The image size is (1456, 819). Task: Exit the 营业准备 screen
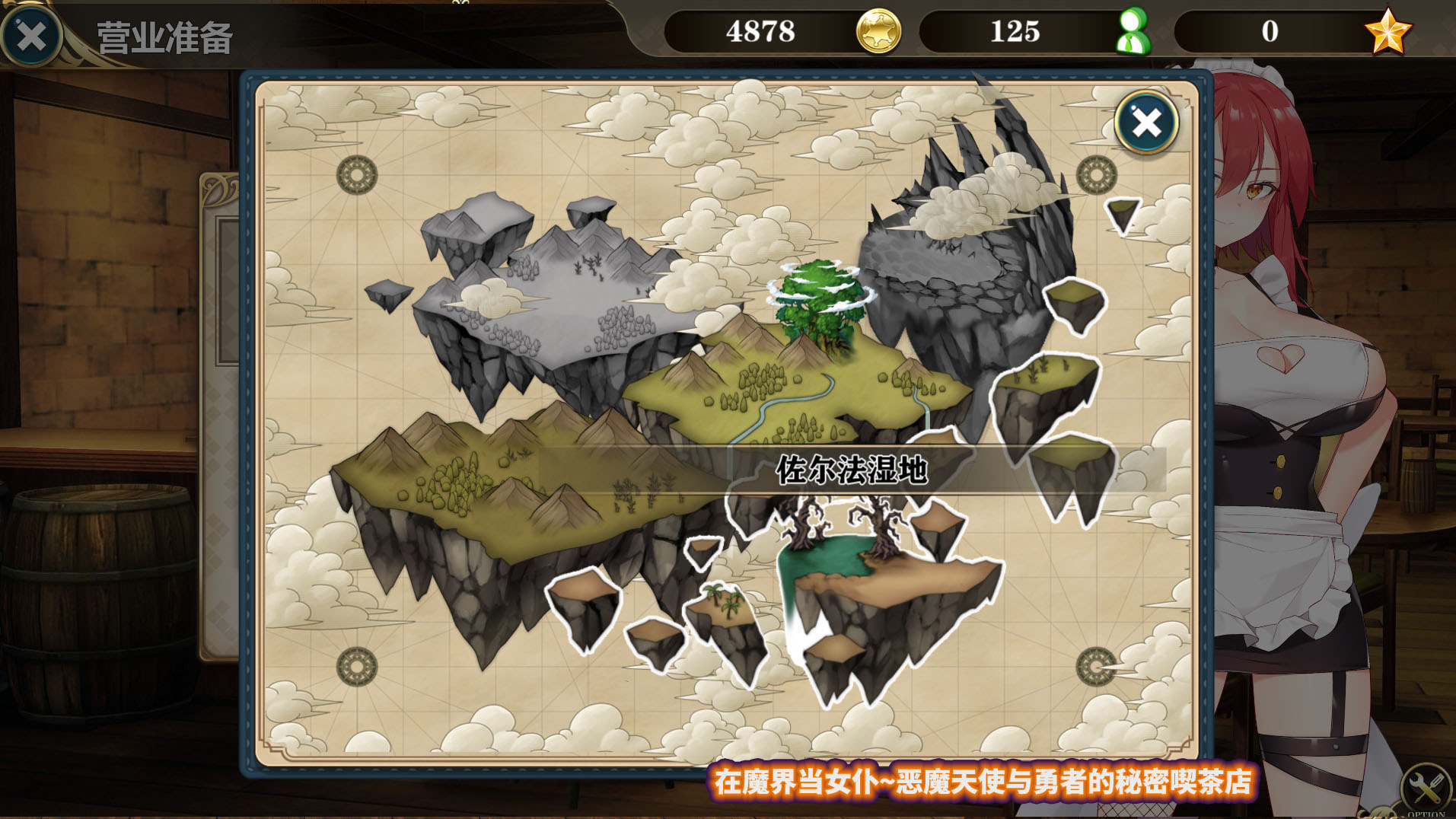31,36
